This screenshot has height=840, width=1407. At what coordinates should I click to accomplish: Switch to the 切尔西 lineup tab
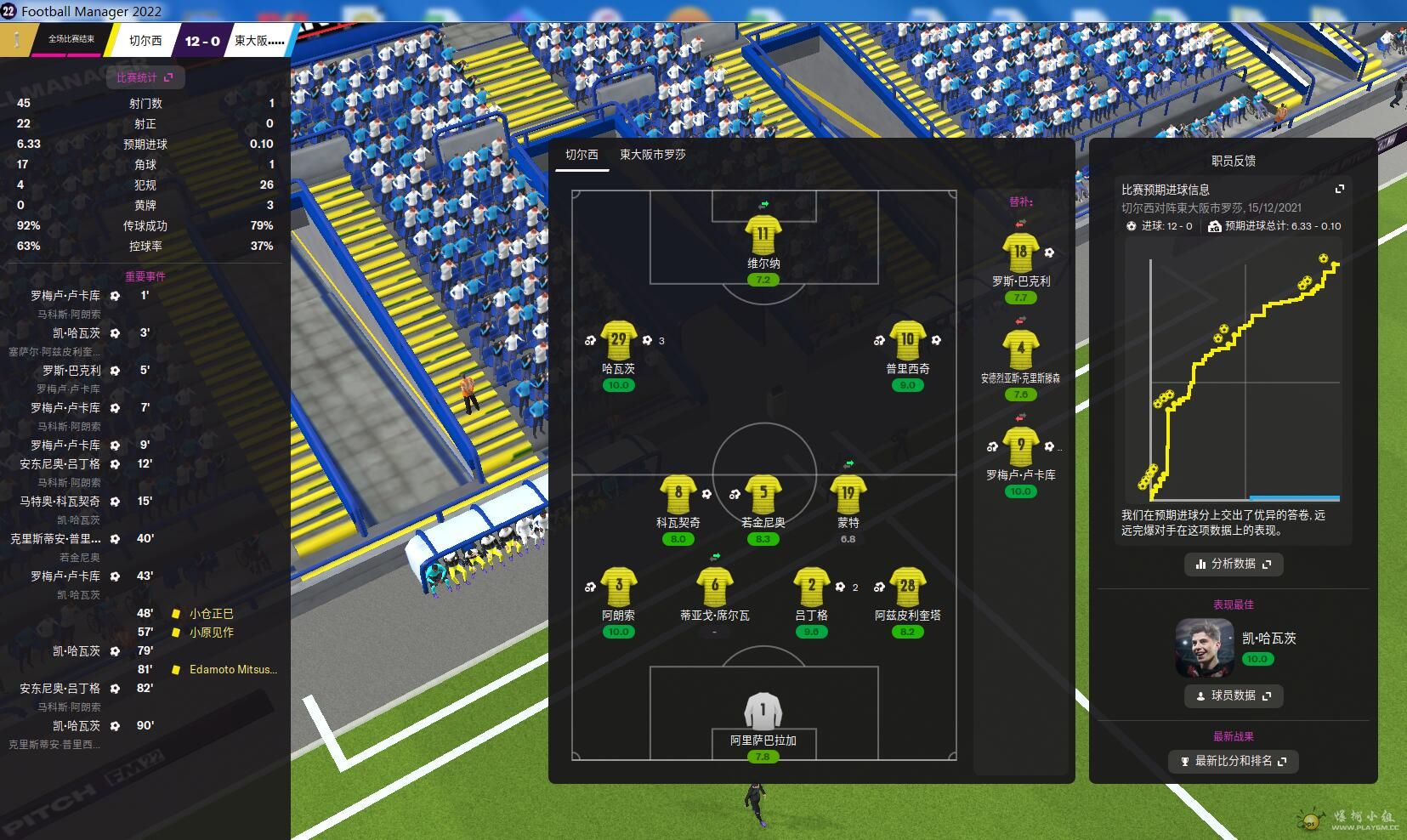(582, 155)
